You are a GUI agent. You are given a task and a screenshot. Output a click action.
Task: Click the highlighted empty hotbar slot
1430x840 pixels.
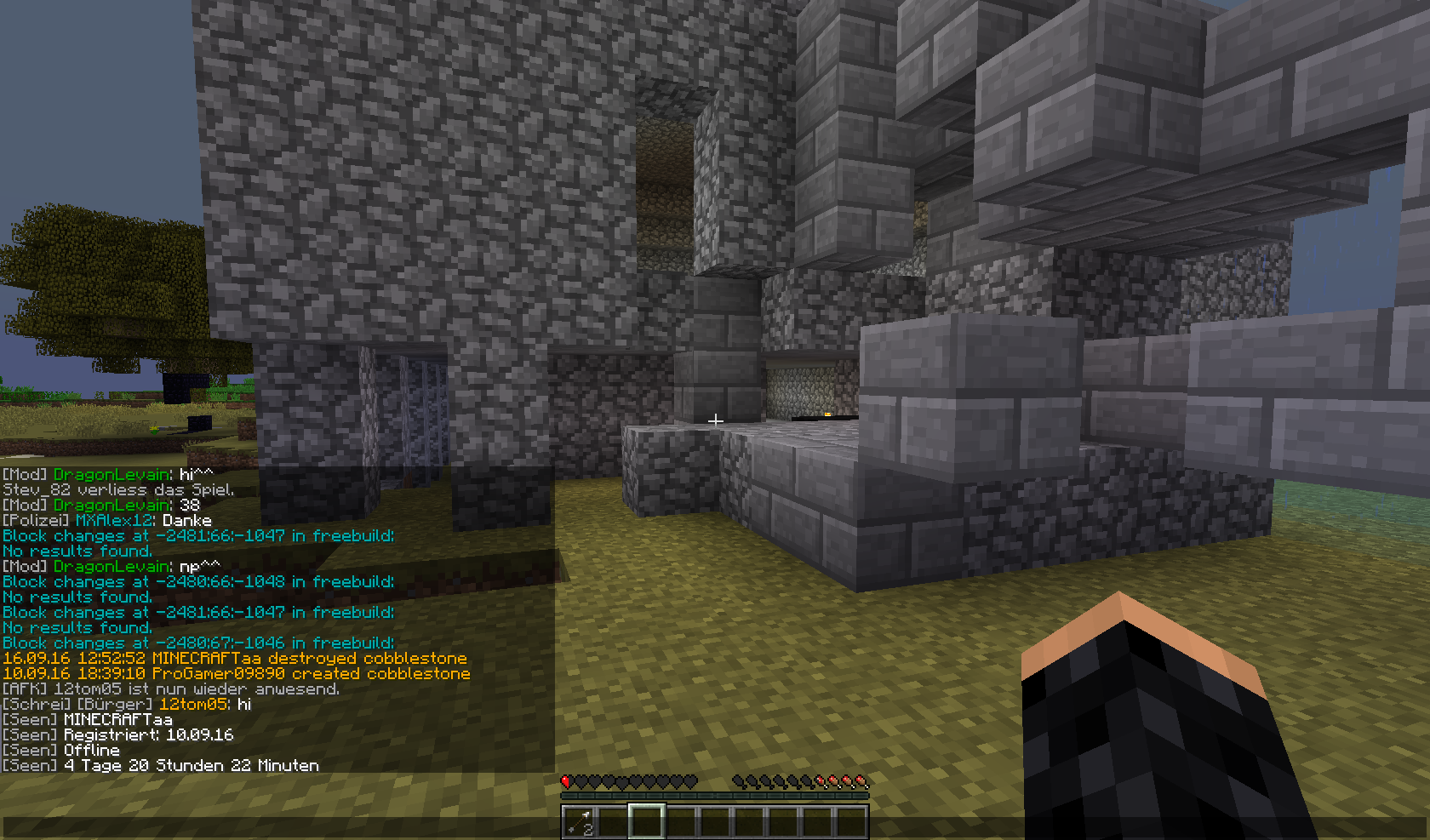click(x=646, y=822)
